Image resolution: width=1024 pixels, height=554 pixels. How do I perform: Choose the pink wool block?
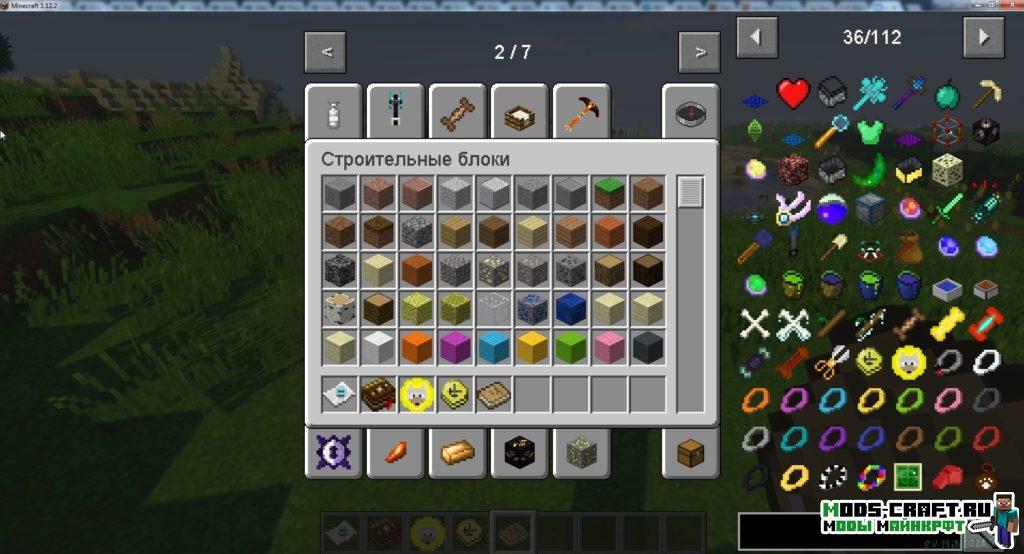608,347
